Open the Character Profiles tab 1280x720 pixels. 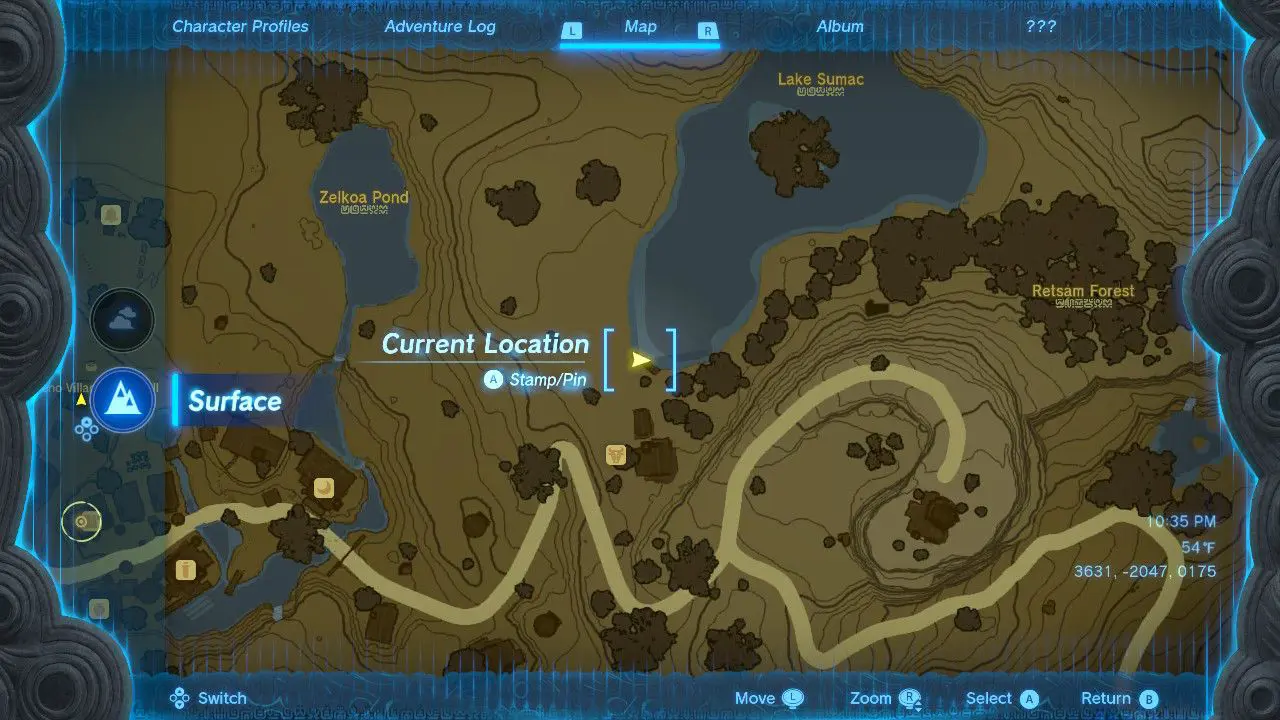(240, 27)
